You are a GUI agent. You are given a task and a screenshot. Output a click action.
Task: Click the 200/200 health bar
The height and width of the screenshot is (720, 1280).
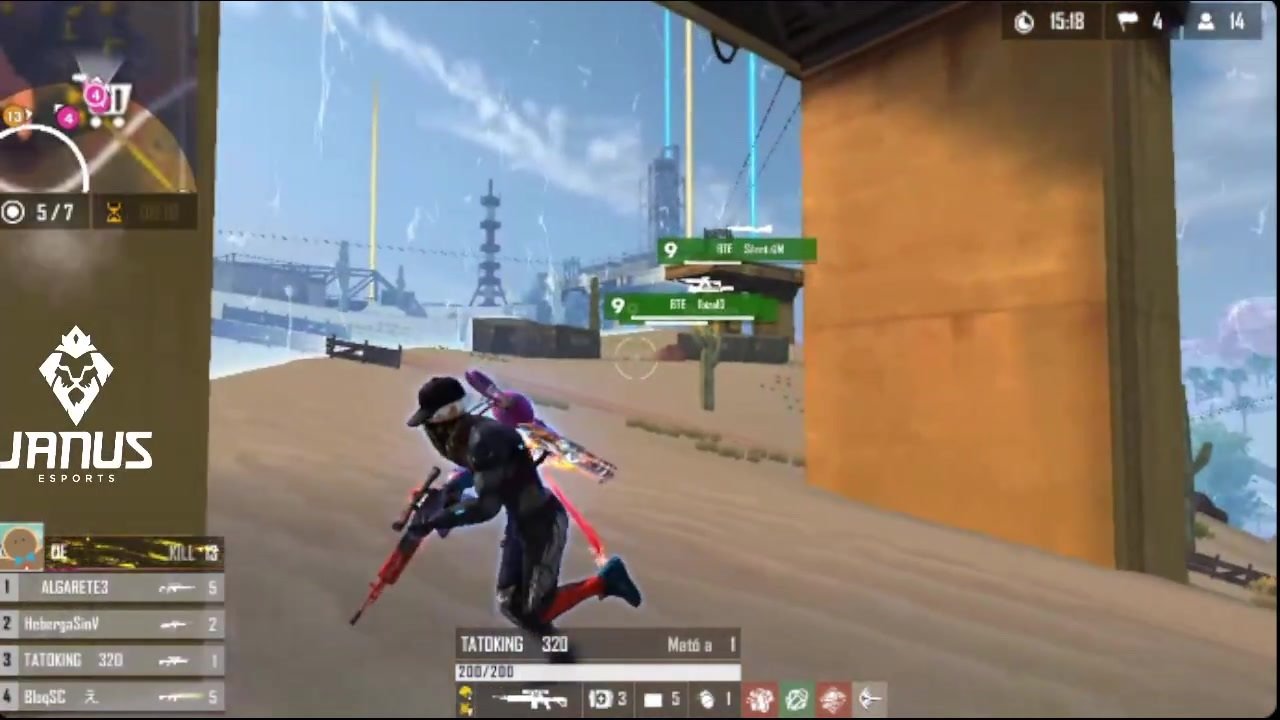(597, 672)
